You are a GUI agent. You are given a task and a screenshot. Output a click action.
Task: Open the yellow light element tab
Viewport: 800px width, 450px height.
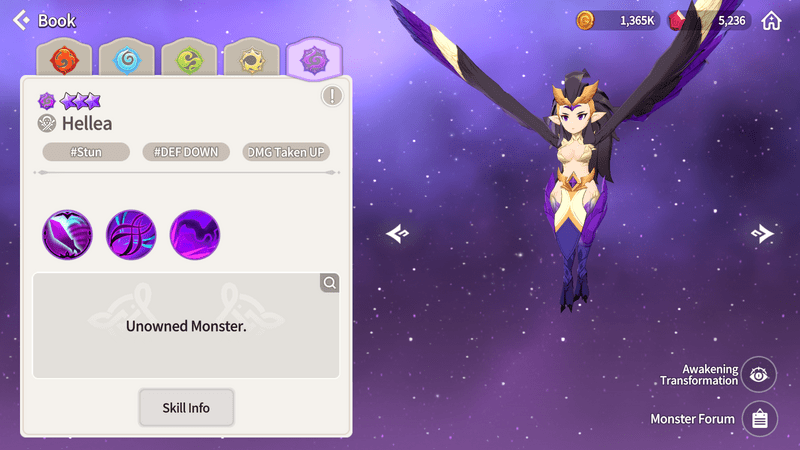[x=252, y=60]
